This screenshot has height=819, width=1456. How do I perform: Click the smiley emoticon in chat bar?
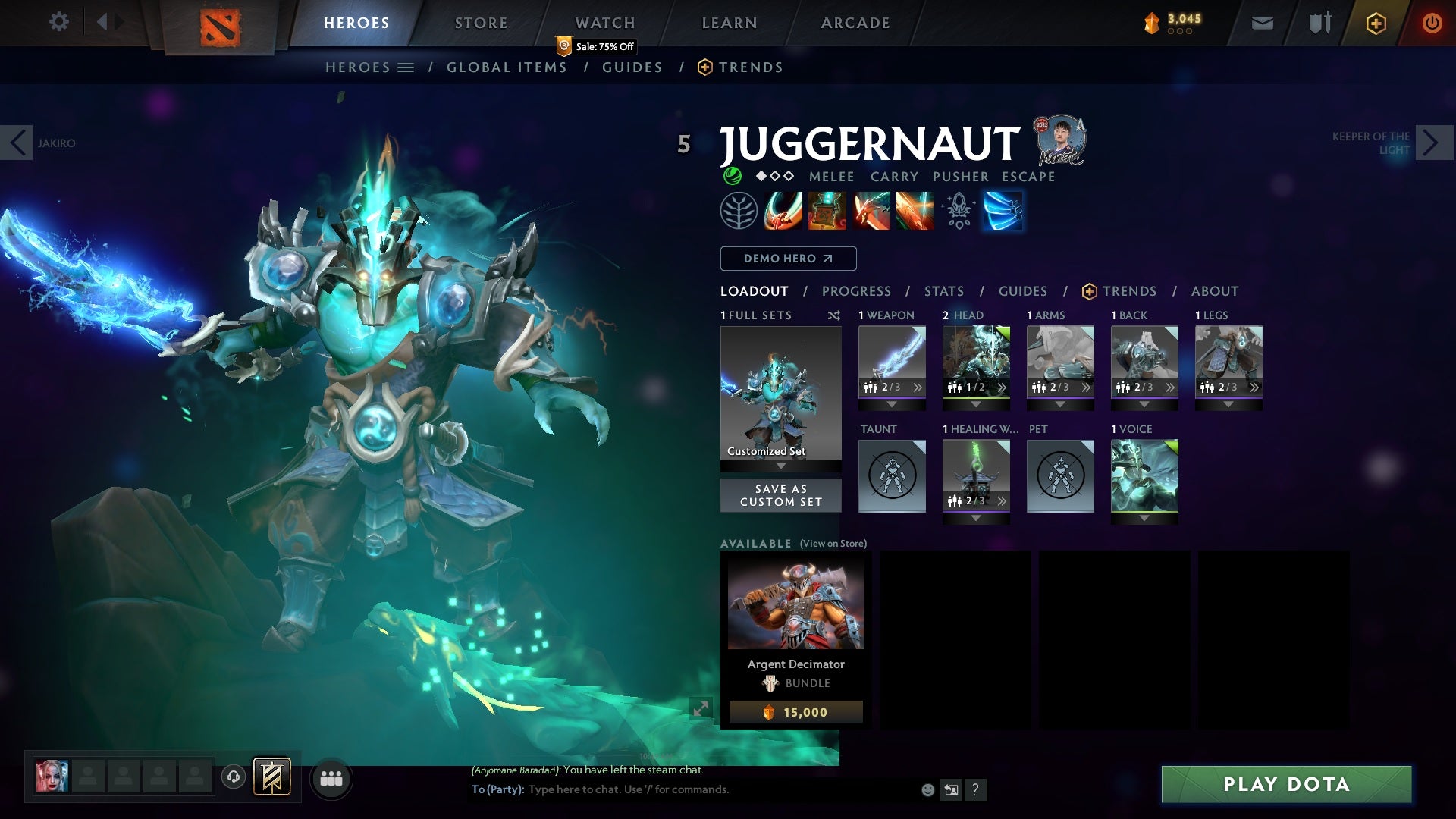(927, 789)
